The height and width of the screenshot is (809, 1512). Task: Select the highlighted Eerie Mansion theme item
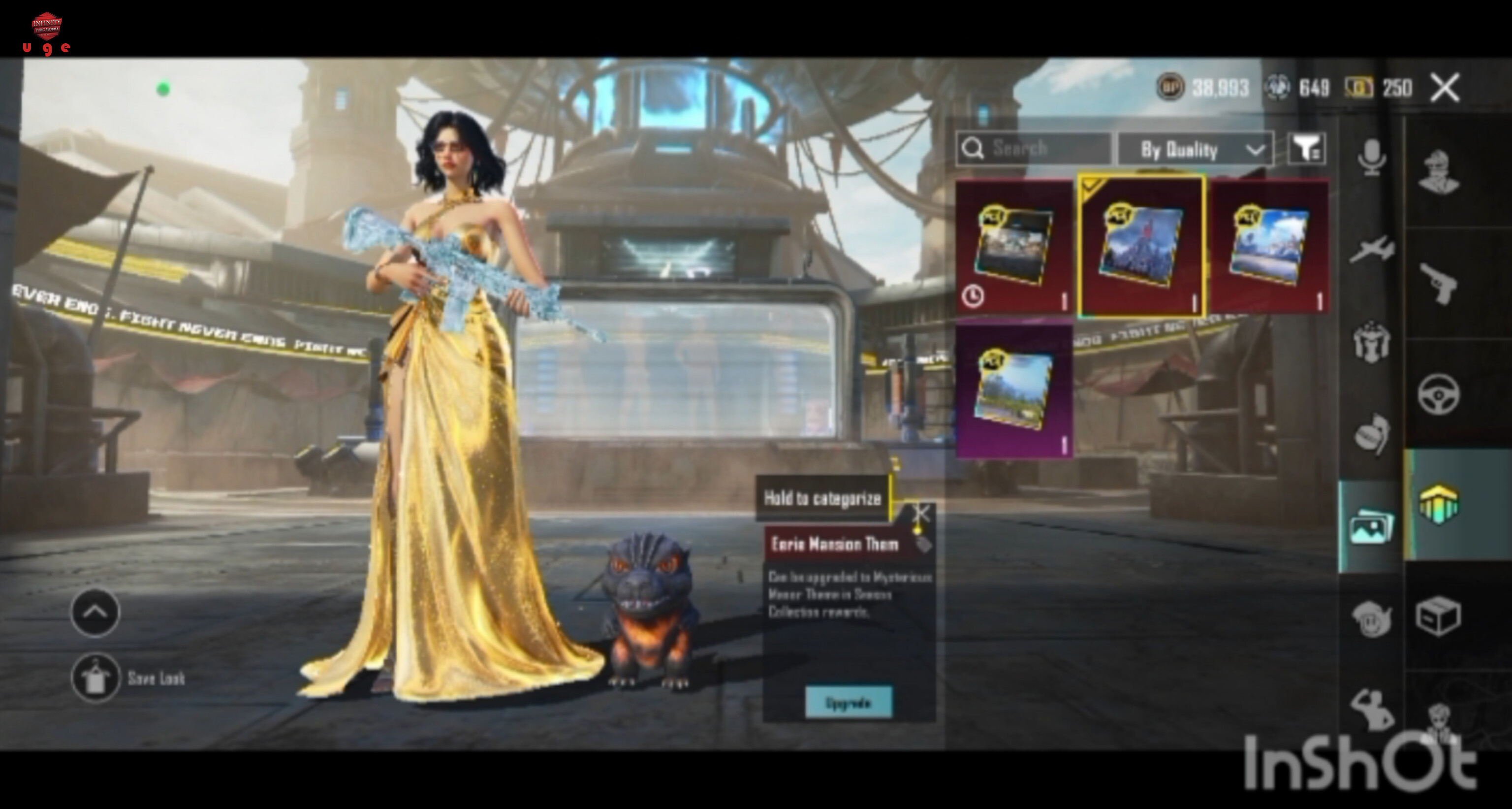tap(1141, 247)
